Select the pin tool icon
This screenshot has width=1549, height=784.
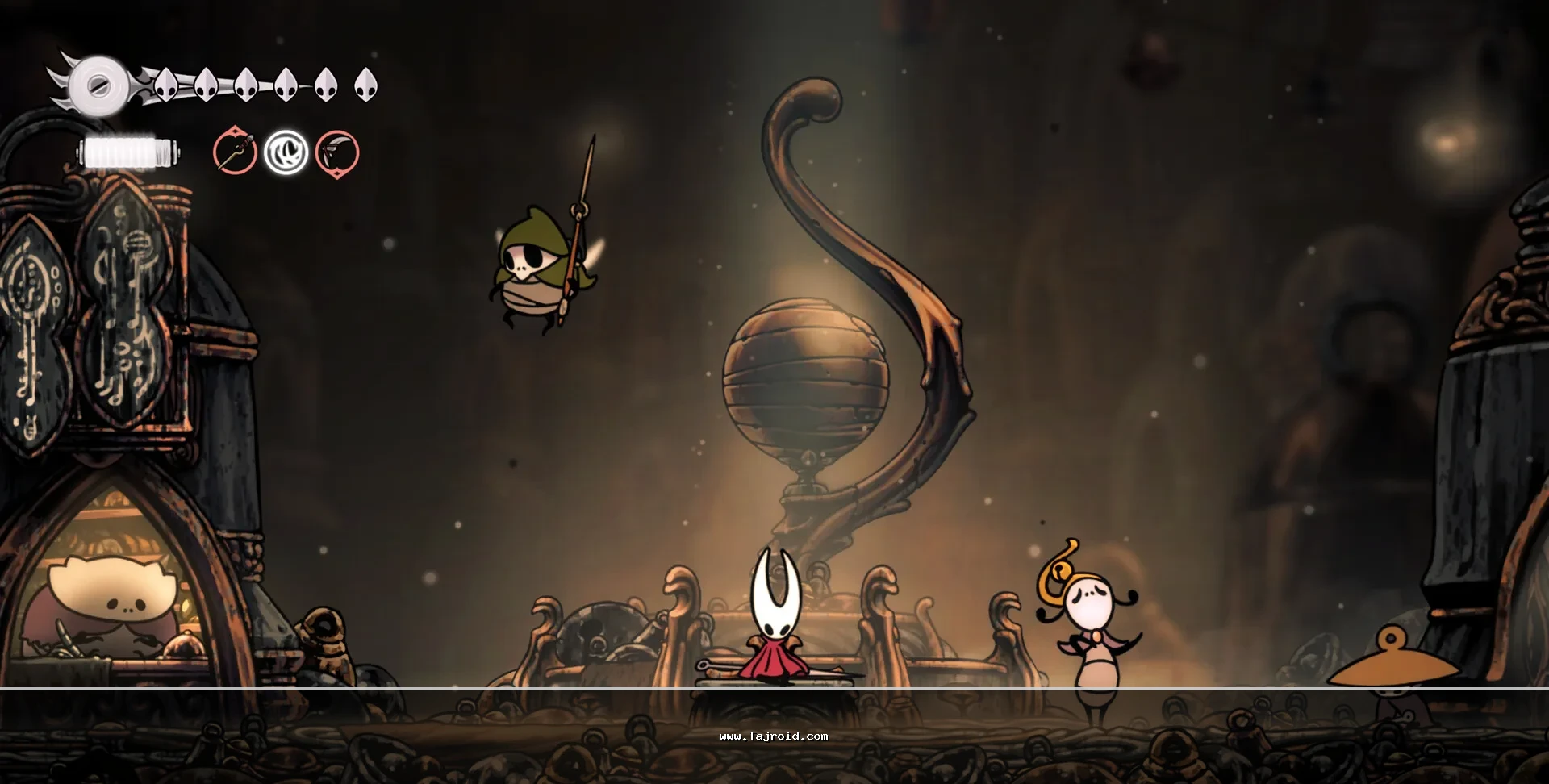click(x=235, y=152)
